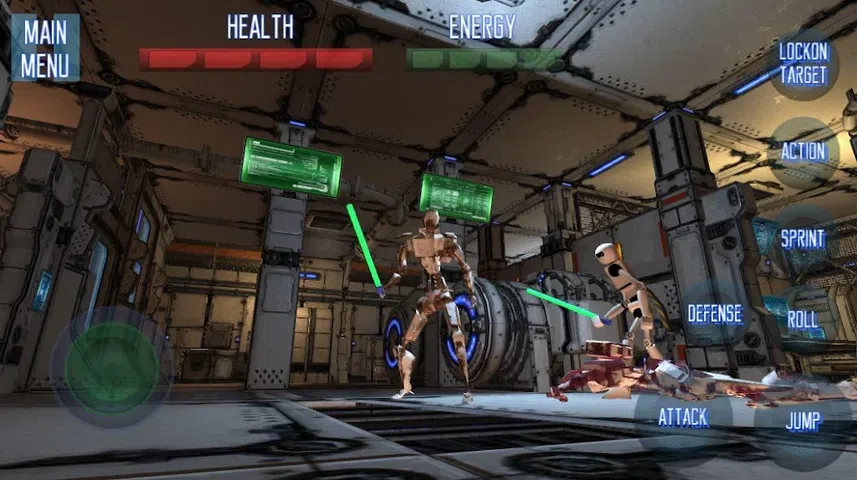Open the Main Menu
Screen dimensions: 857x480
[x=45, y=47]
